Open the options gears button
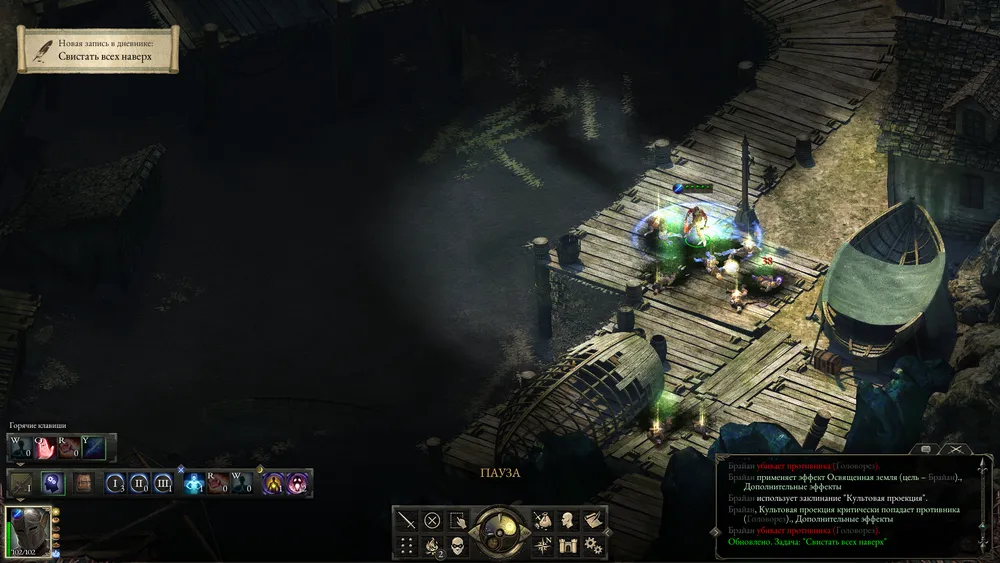The width and height of the screenshot is (1000, 563). (593, 546)
